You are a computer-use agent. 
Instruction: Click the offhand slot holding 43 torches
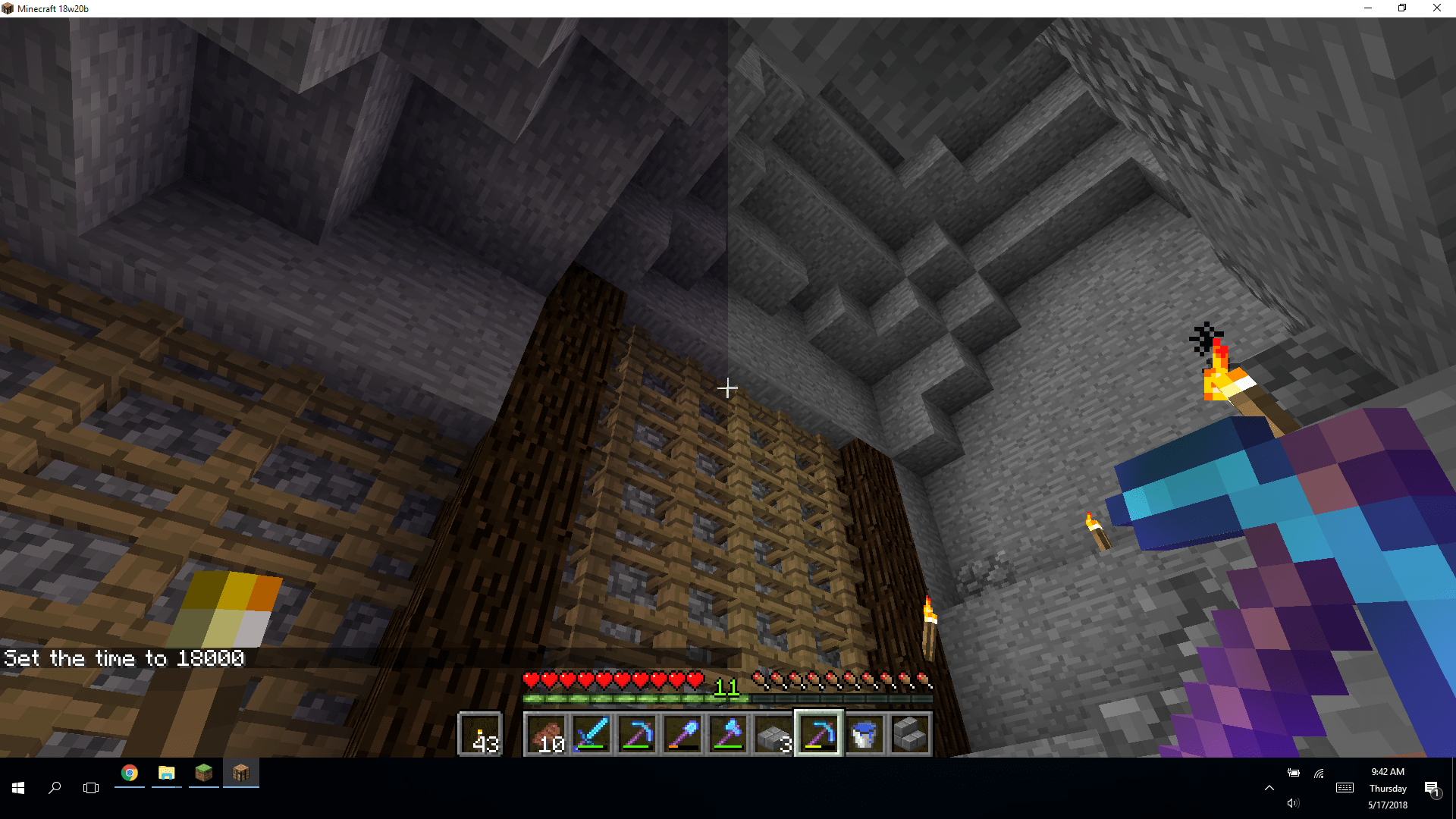coord(480,733)
